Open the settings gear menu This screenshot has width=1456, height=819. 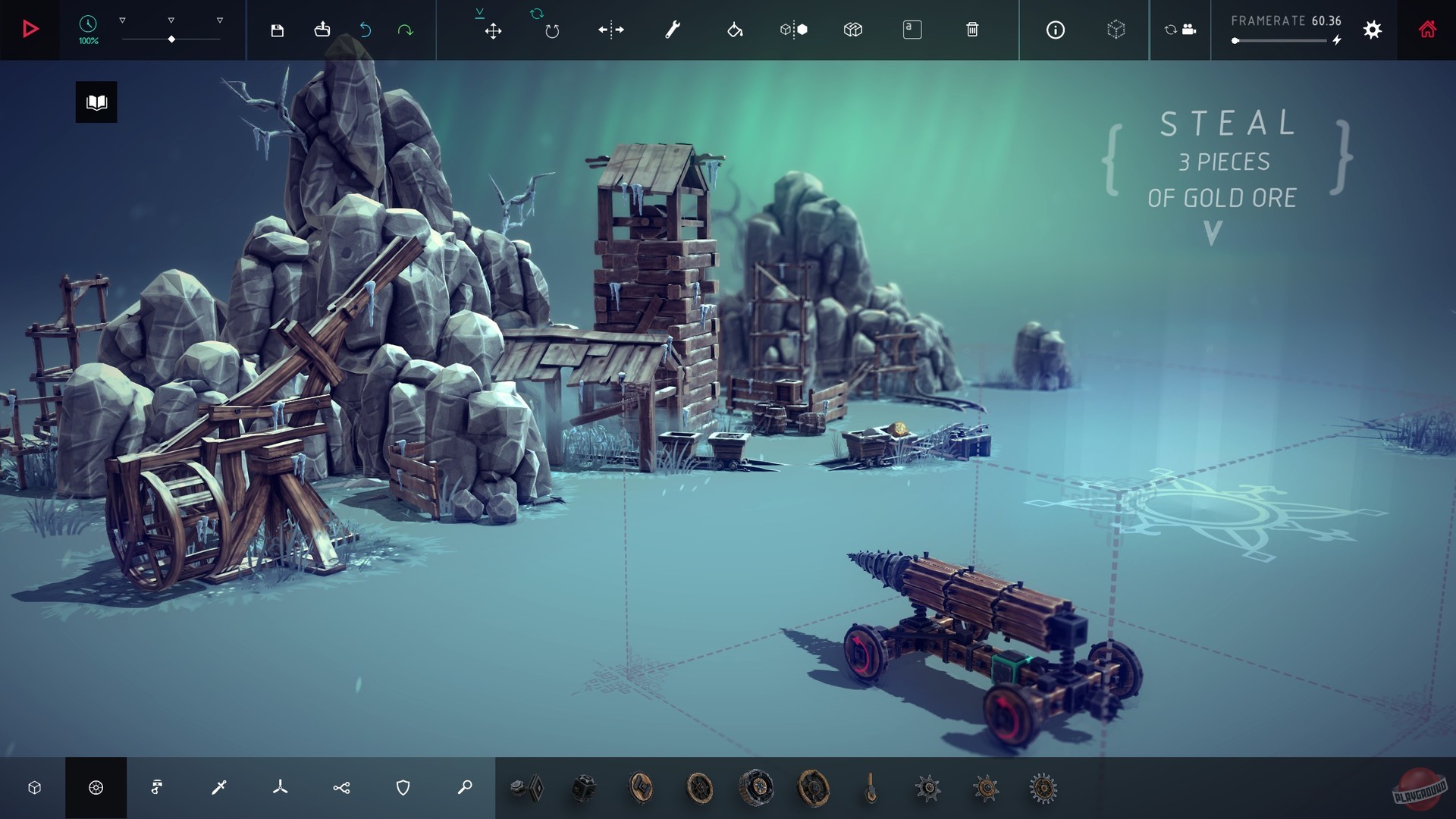click(x=1373, y=30)
